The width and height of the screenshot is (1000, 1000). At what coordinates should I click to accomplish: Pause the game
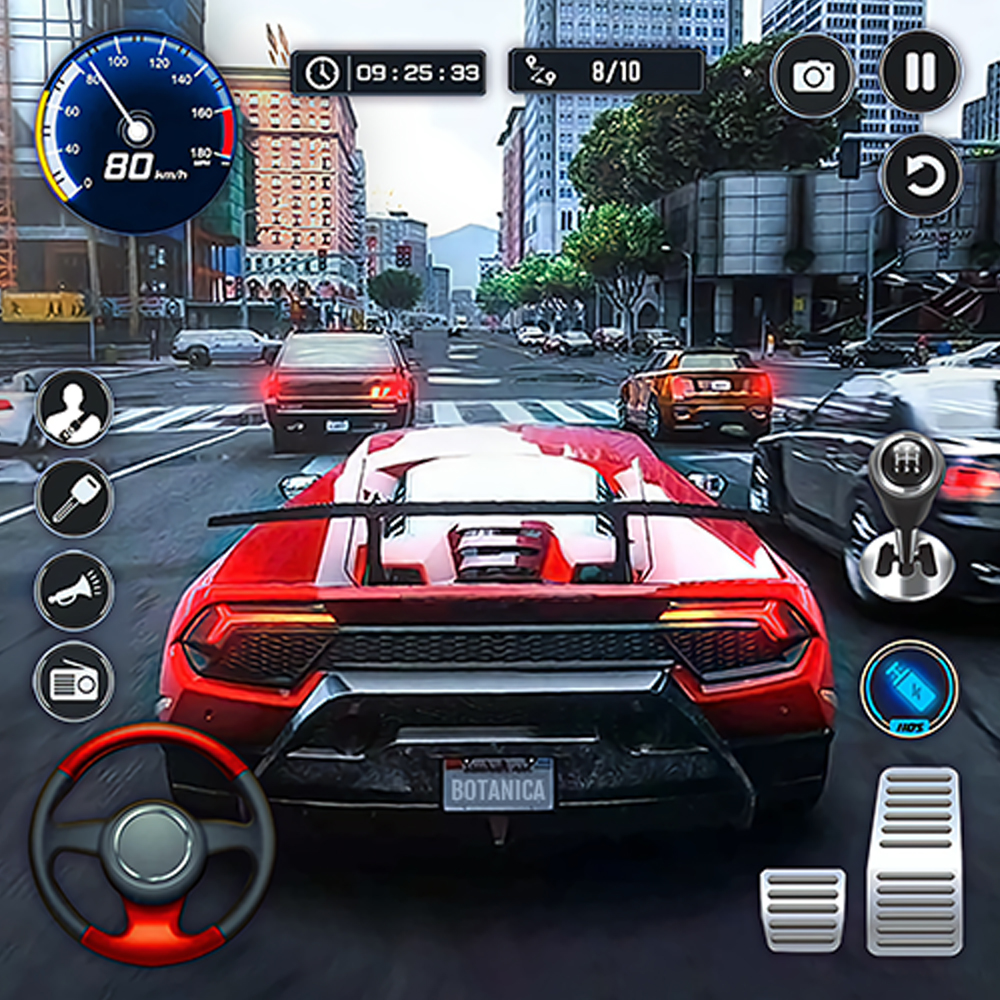(920, 72)
